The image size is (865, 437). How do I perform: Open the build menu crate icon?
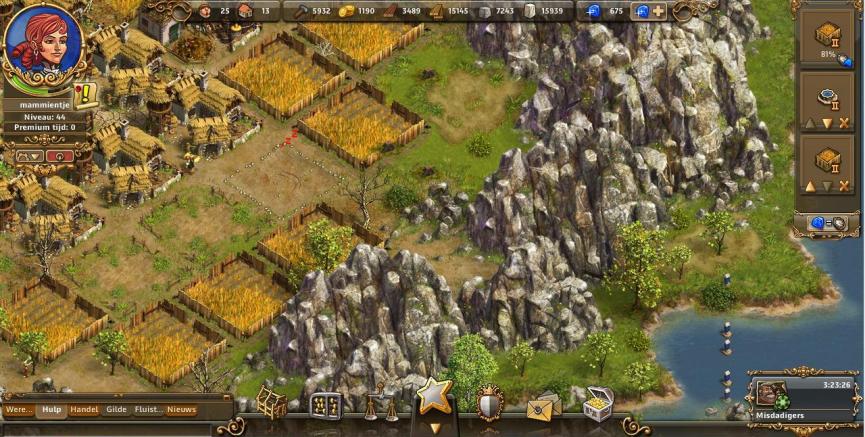point(271,402)
